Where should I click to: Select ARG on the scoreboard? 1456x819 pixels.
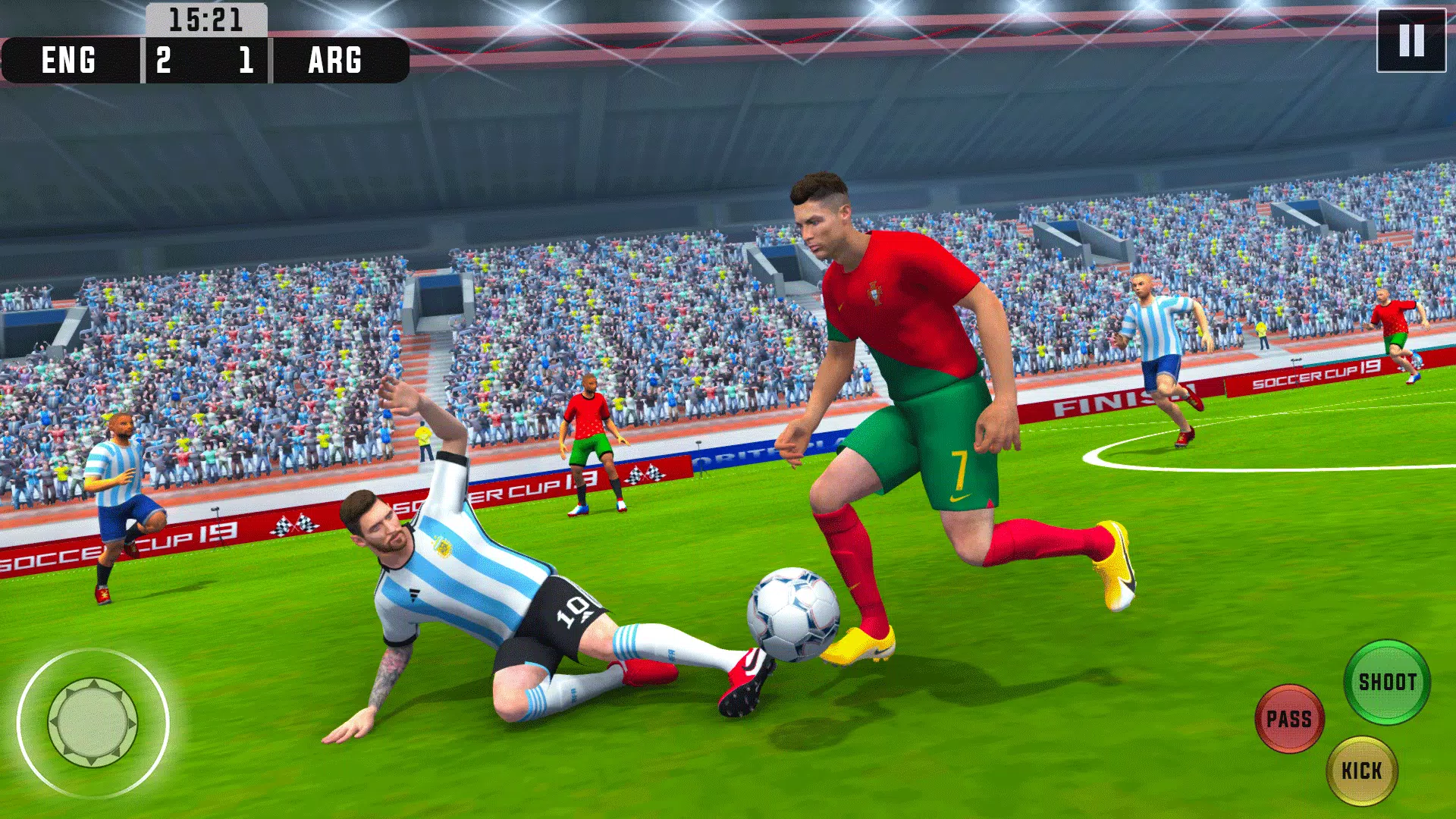tap(334, 59)
